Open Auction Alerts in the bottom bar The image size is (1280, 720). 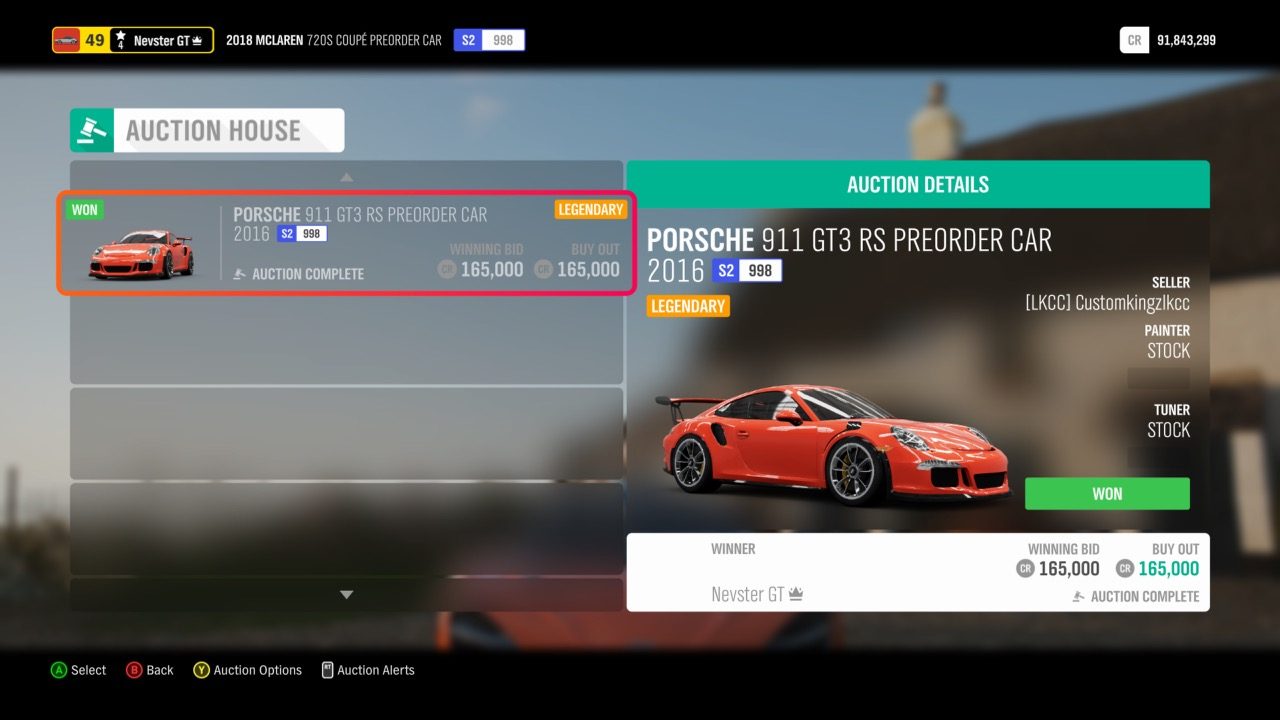click(x=367, y=670)
